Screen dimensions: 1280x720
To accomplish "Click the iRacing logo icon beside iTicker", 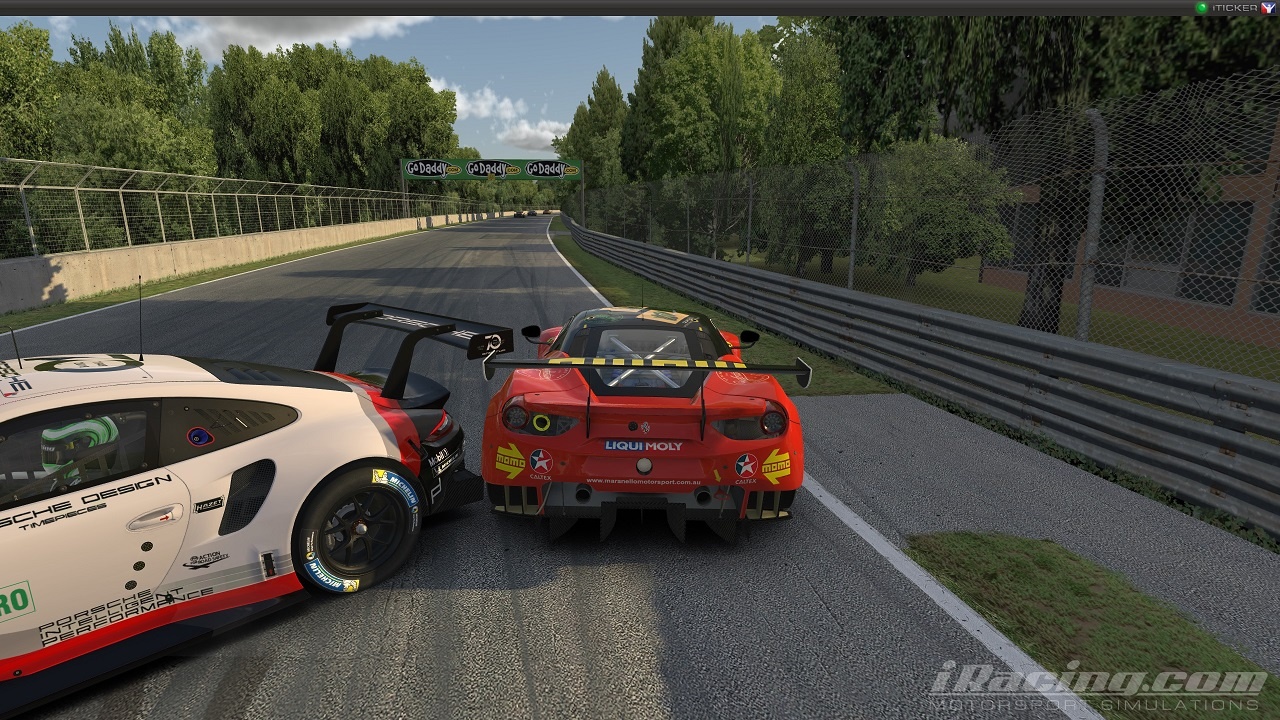I will pyautogui.click(x=1268, y=7).
